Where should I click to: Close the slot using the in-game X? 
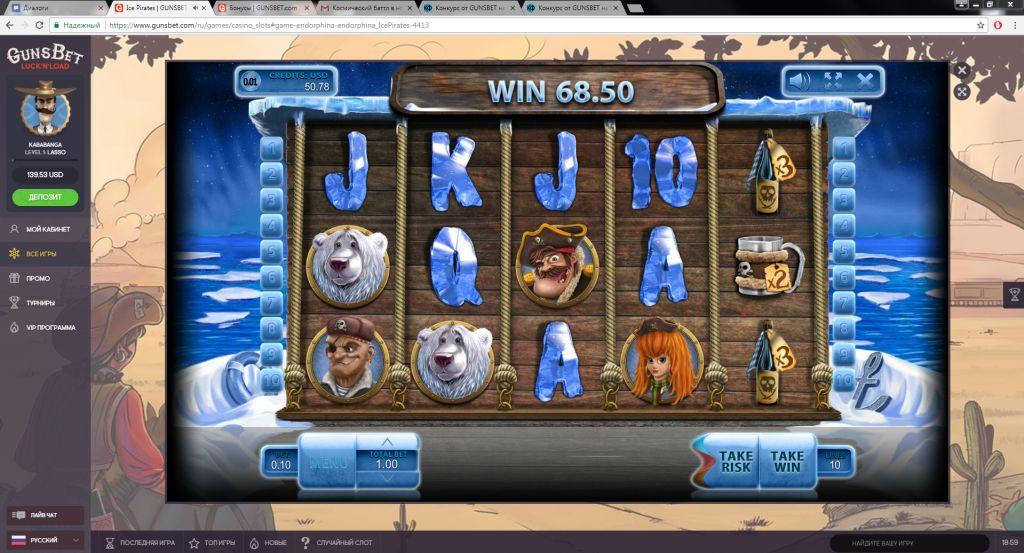[865, 80]
